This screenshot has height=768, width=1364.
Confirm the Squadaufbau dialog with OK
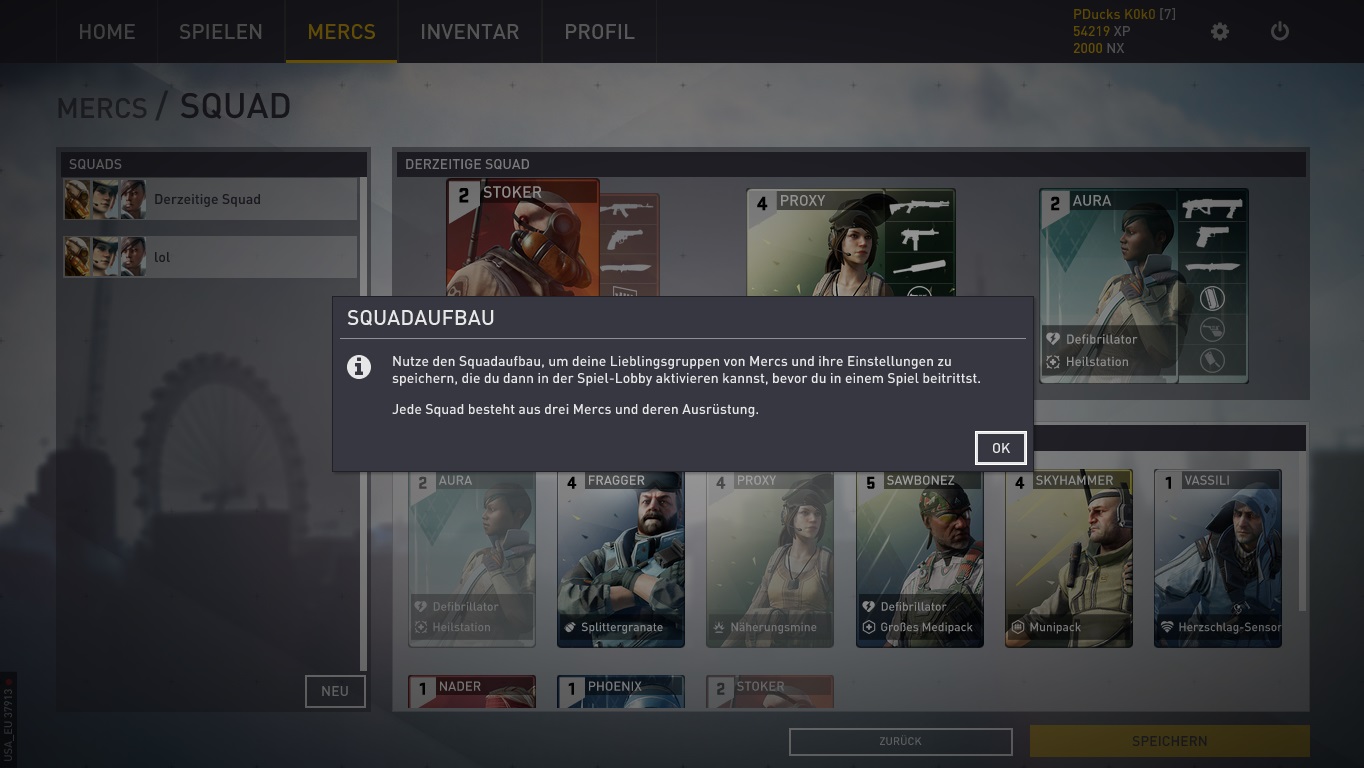[1000, 448]
